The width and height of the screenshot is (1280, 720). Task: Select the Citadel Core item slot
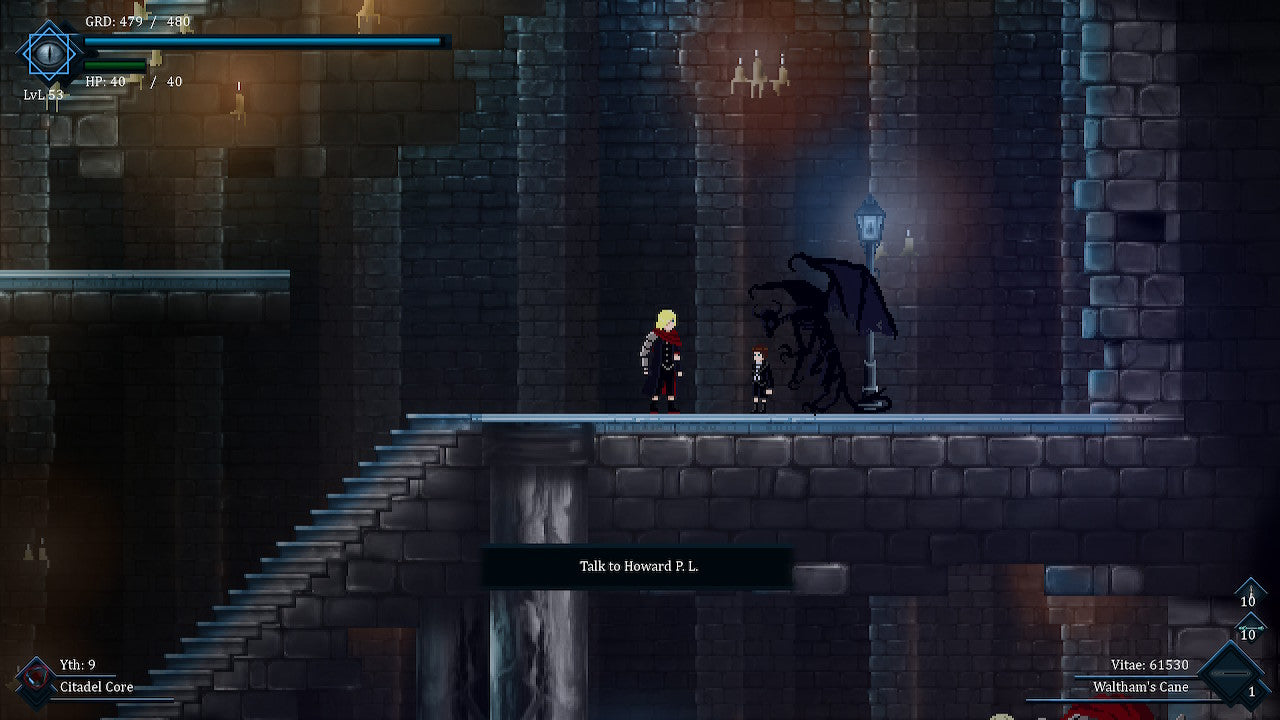[x=36, y=677]
